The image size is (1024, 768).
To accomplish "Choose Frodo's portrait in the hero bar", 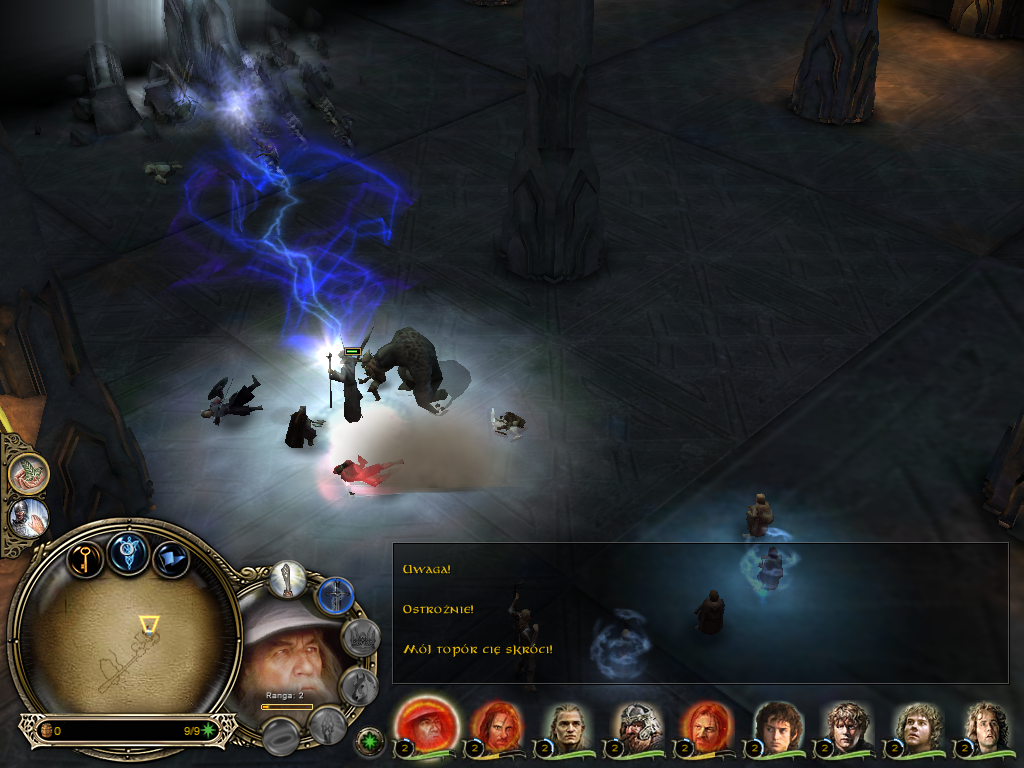I will (x=776, y=728).
